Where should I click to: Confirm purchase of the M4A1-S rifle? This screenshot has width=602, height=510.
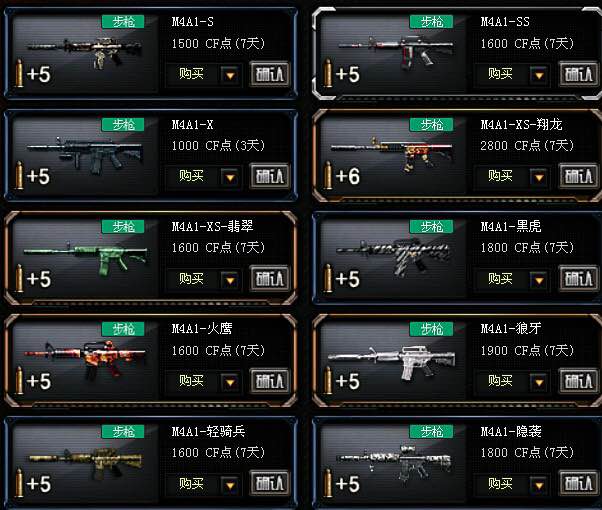[x=269, y=72]
